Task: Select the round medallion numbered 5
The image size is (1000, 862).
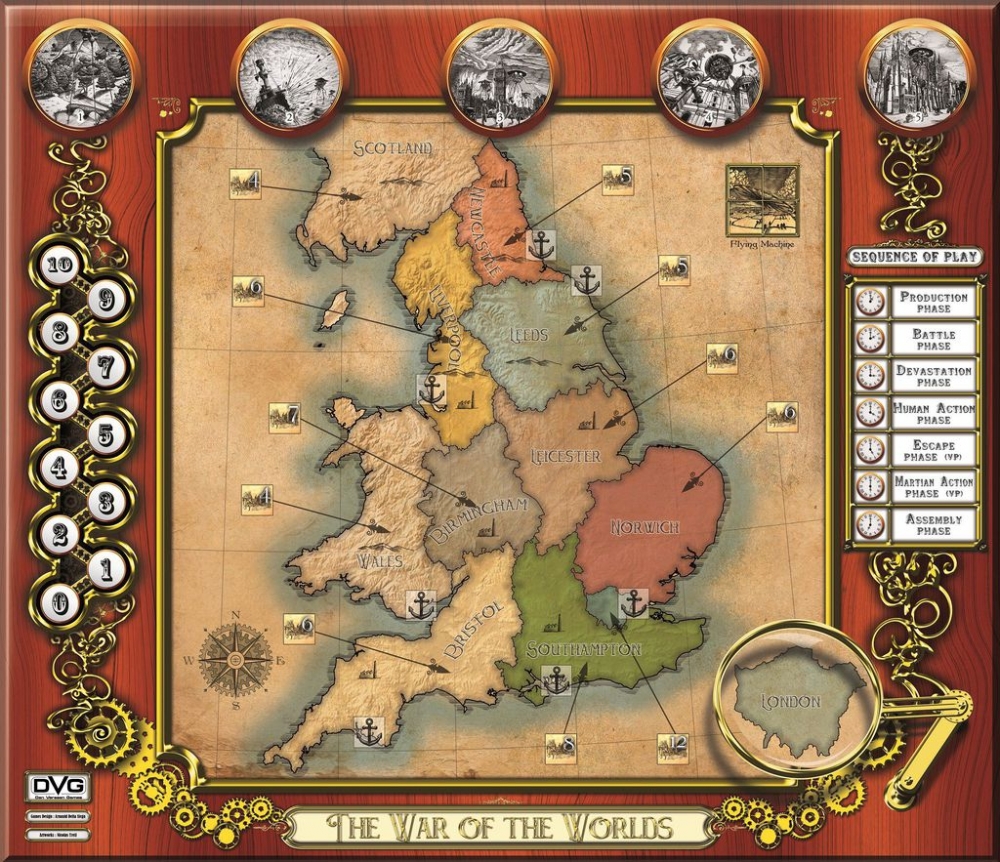Action: 917,72
